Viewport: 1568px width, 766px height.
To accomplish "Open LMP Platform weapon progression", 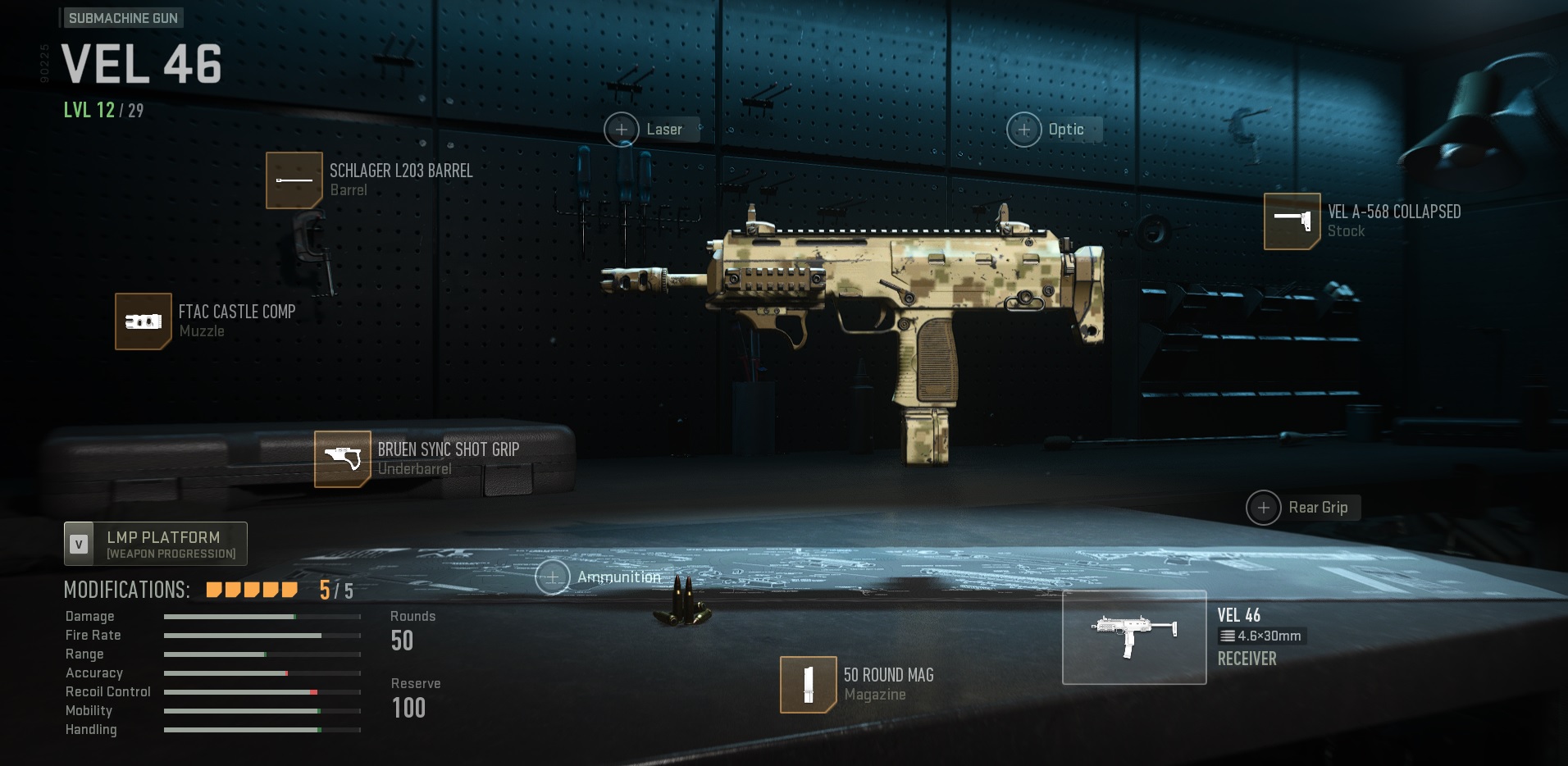I will (x=156, y=544).
